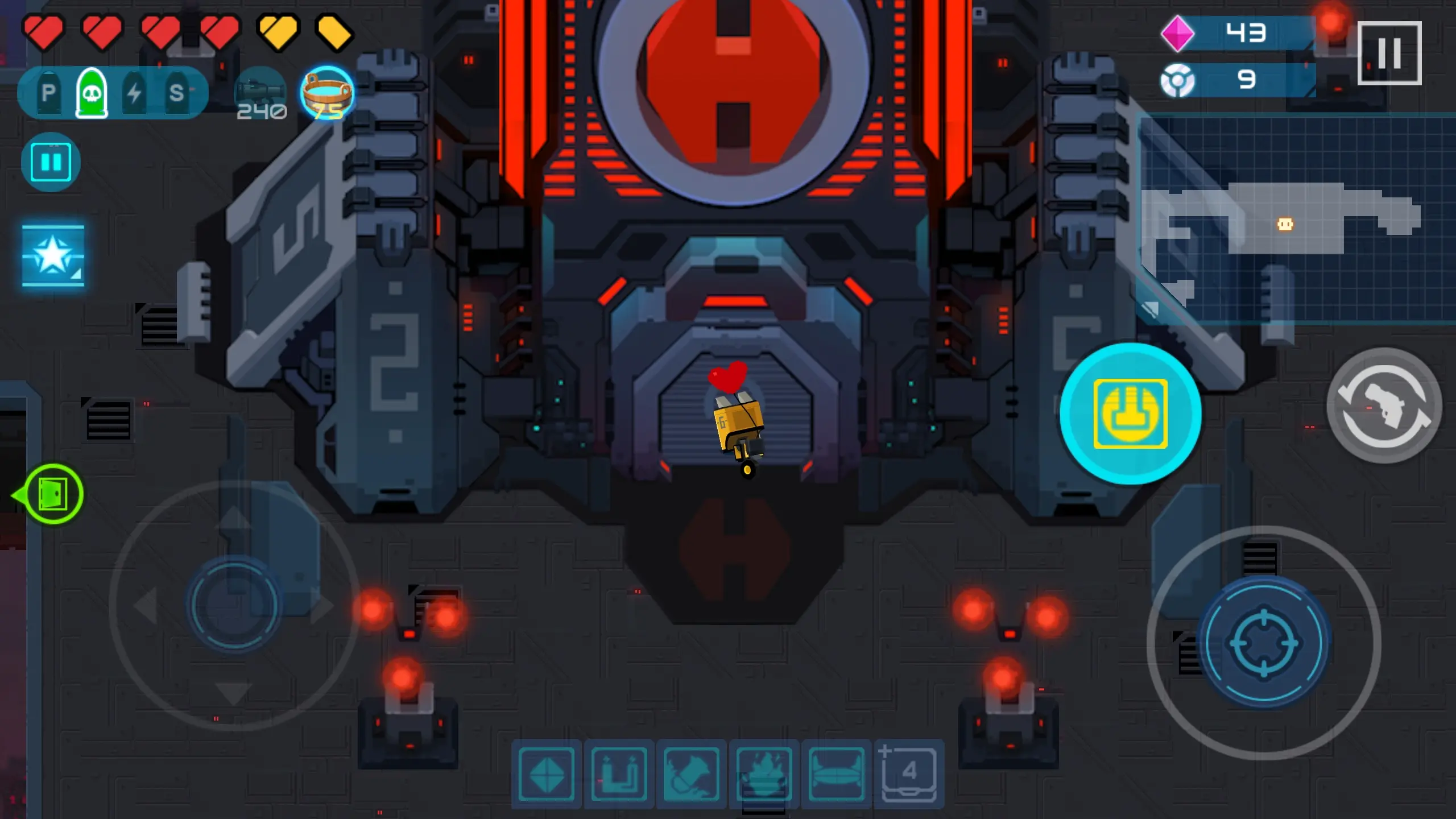Choose the green skull poison bullet

92,93
